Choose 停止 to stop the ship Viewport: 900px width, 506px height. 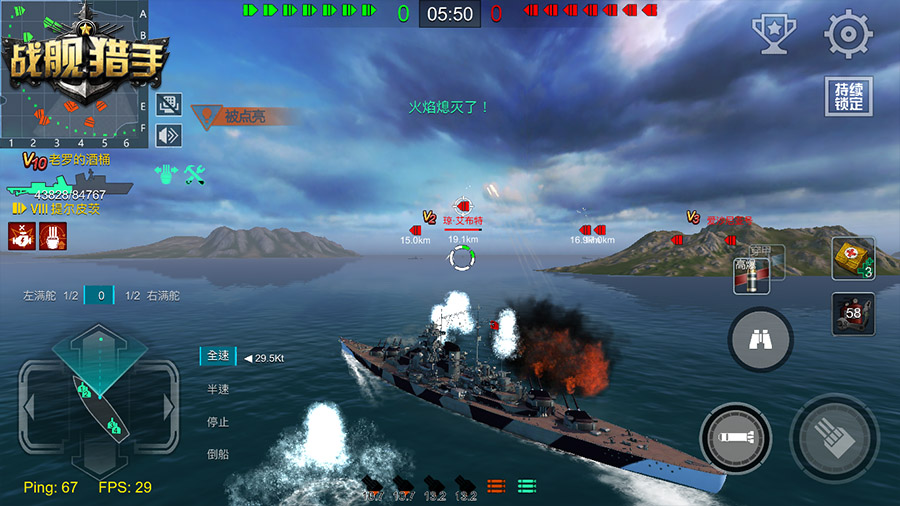coord(218,421)
